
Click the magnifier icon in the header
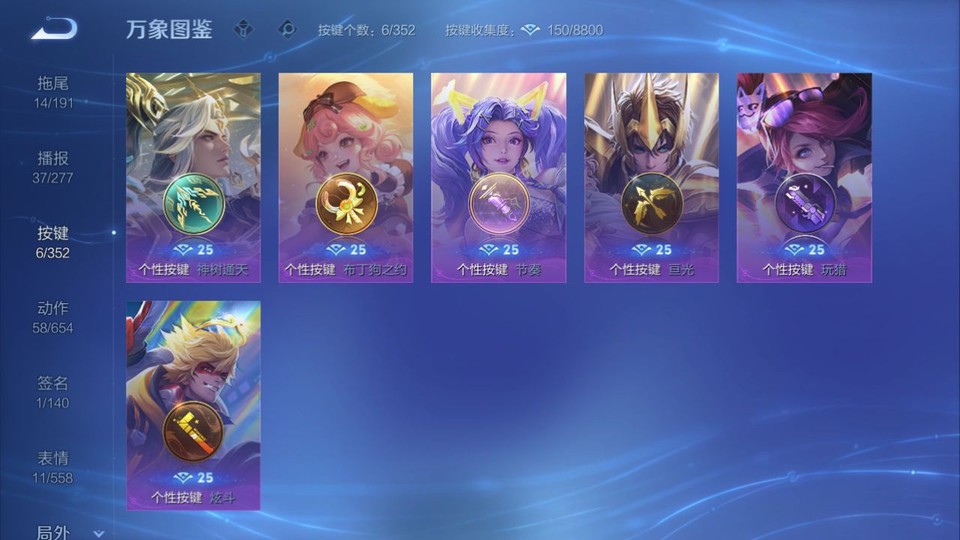[x=287, y=29]
